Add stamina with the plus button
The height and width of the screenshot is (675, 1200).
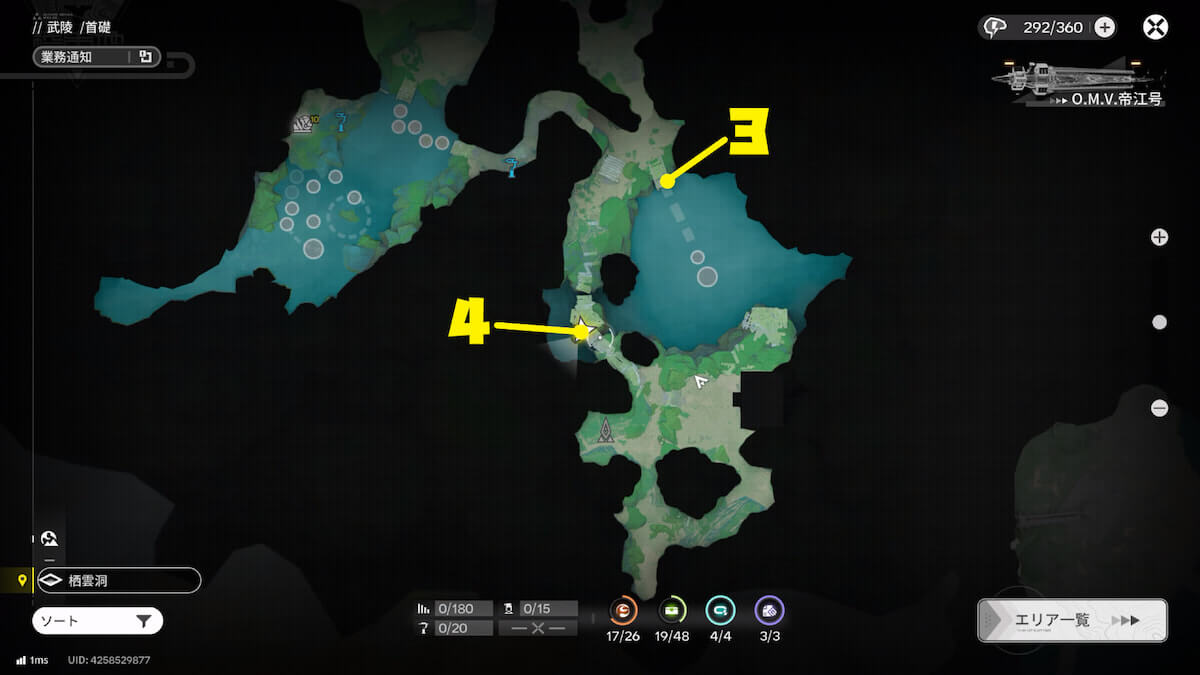tap(1104, 27)
